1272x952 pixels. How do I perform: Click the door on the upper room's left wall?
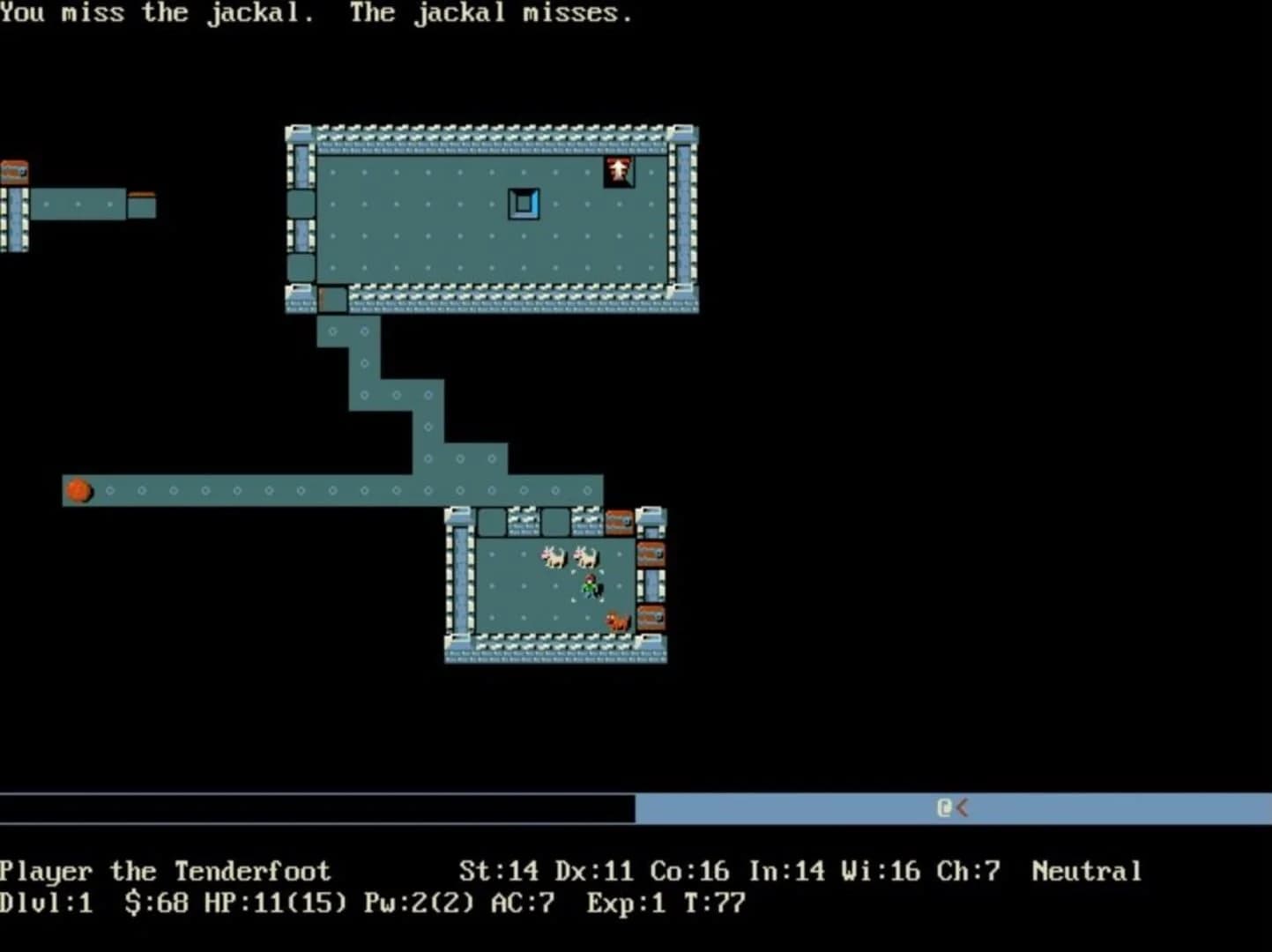(x=300, y=204)
